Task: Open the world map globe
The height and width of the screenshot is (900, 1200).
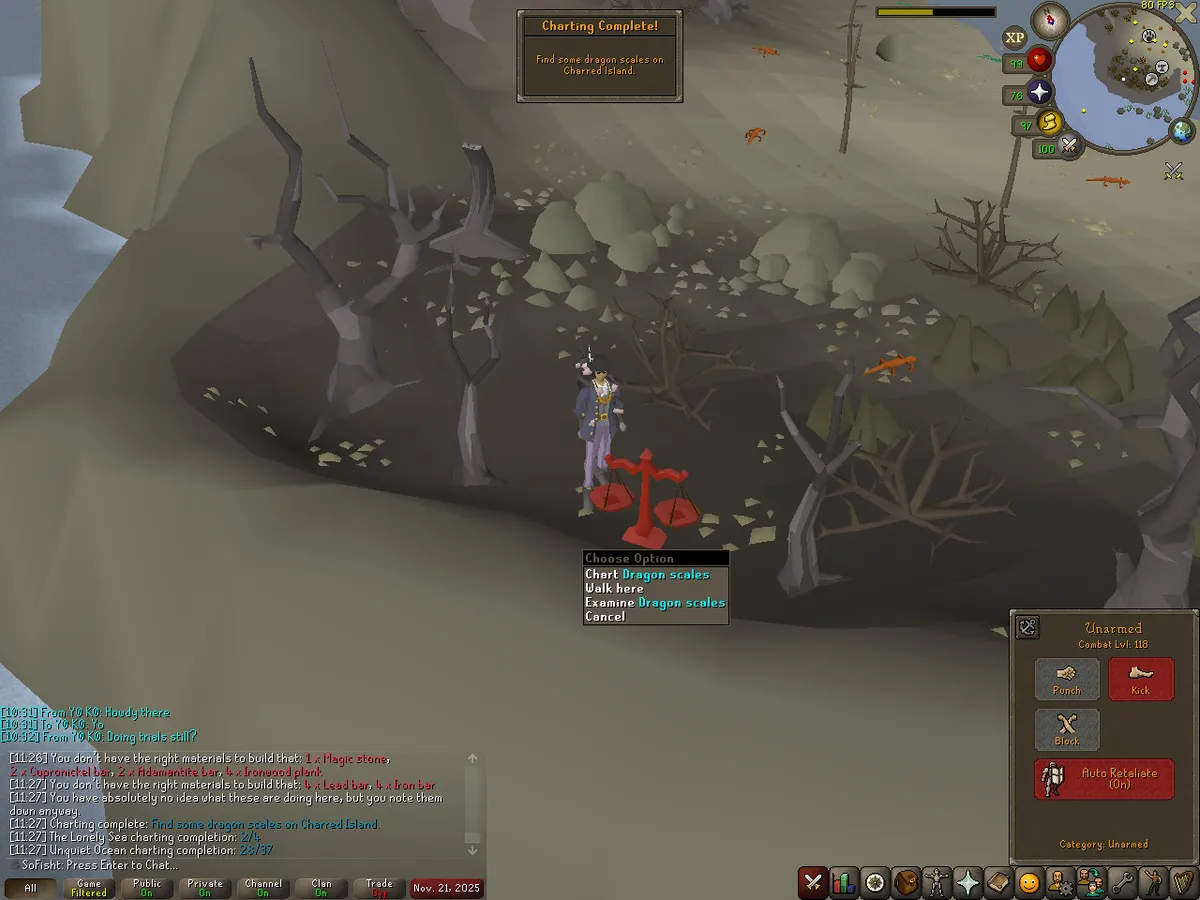Action: 1181,130
